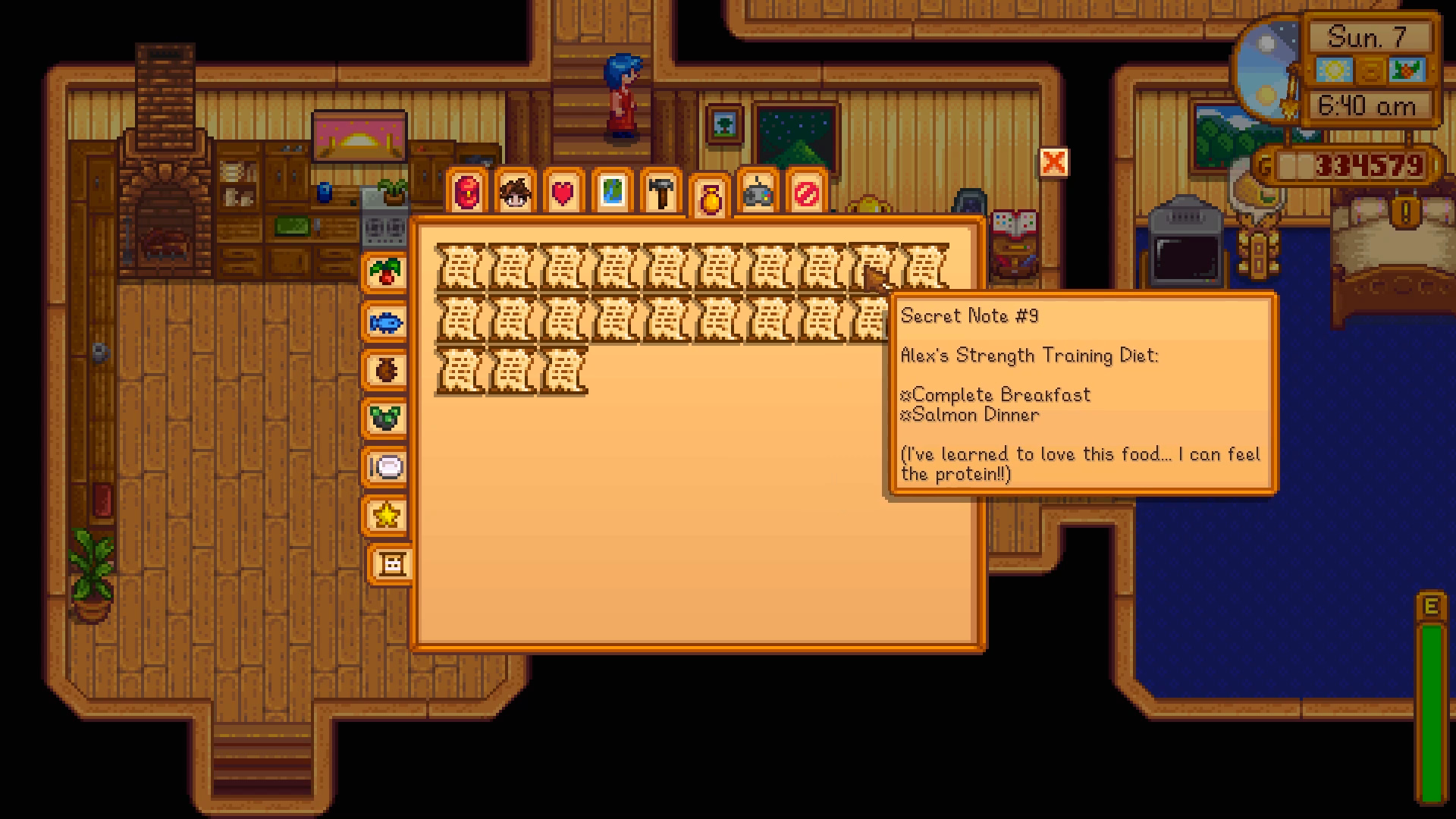1456x819 pixels.
Task: Select the Collections pot icon tab
Action: [x=708, y=194]
